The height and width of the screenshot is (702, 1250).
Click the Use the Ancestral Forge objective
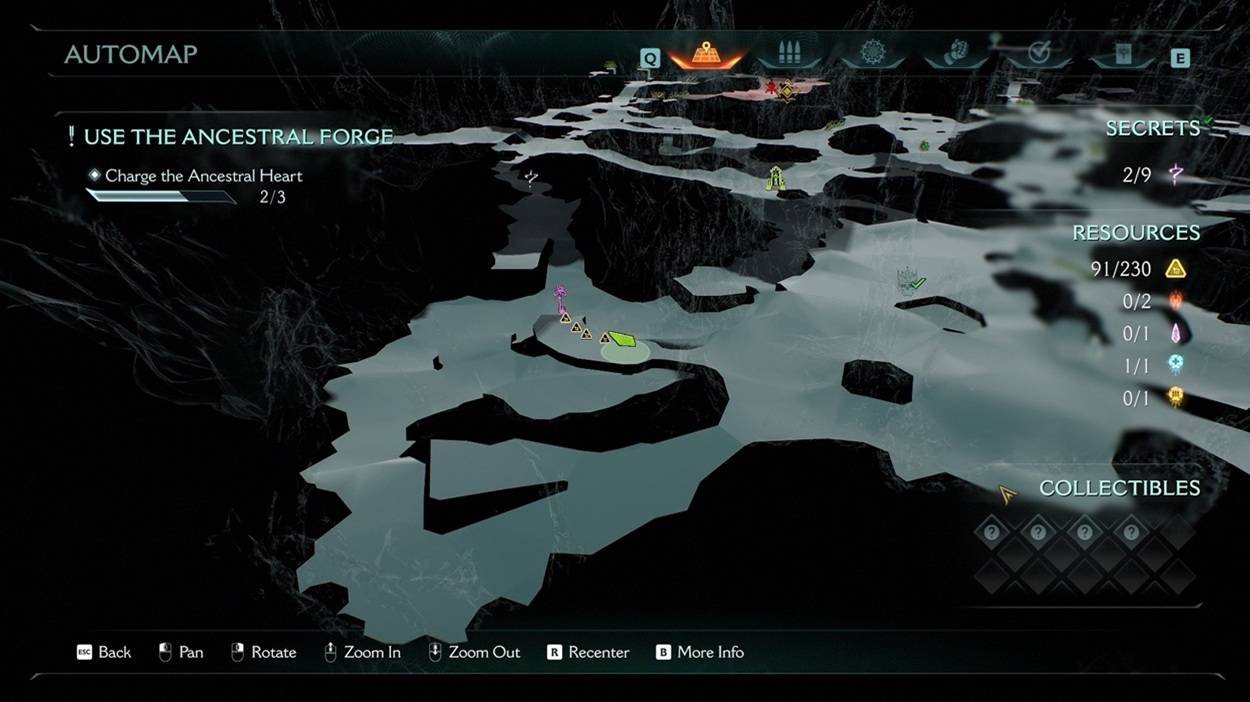(238, 137)
